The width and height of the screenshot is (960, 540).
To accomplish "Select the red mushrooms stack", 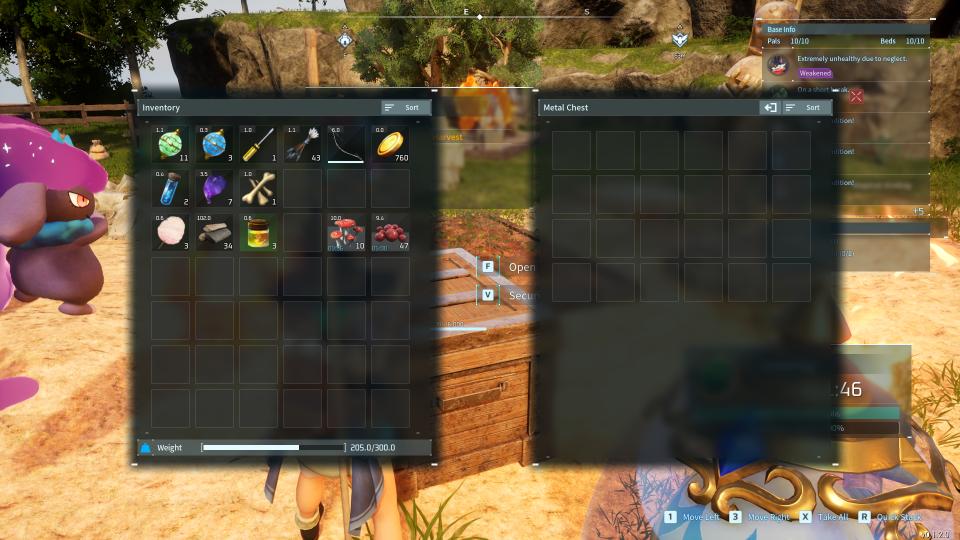I will (347, 232).
